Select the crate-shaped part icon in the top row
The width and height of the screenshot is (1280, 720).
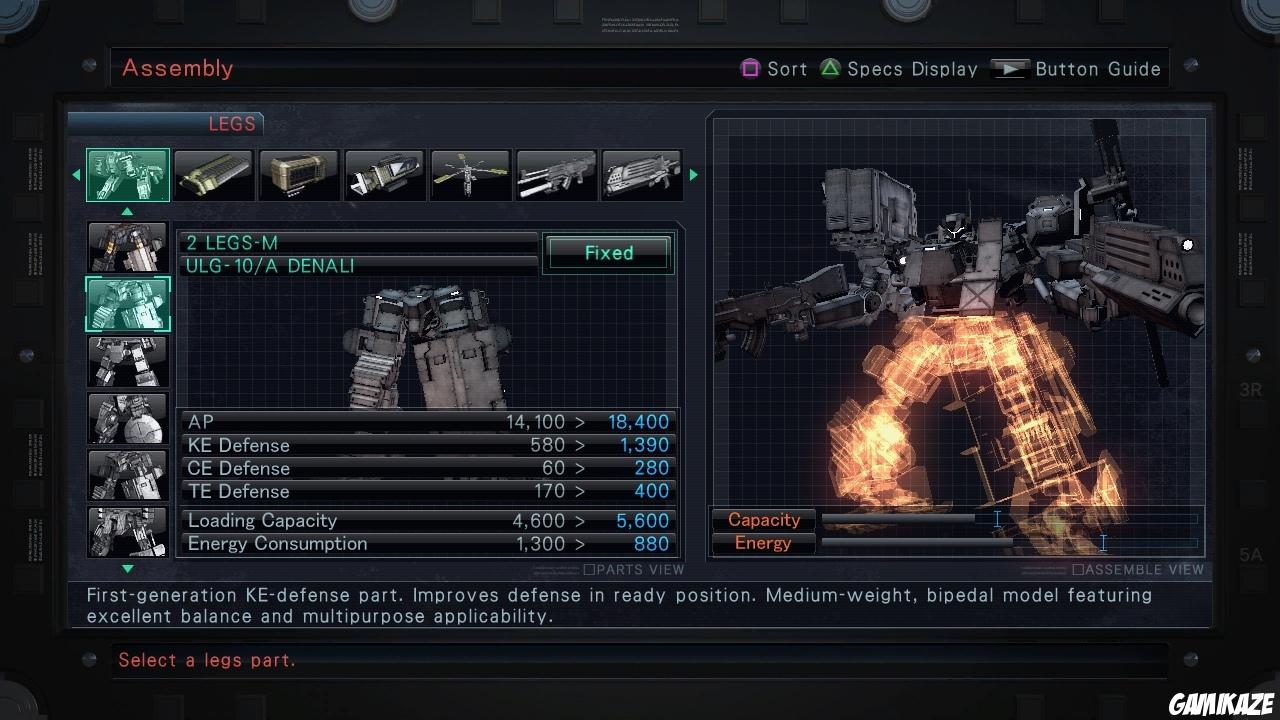[x=299, y=174]
